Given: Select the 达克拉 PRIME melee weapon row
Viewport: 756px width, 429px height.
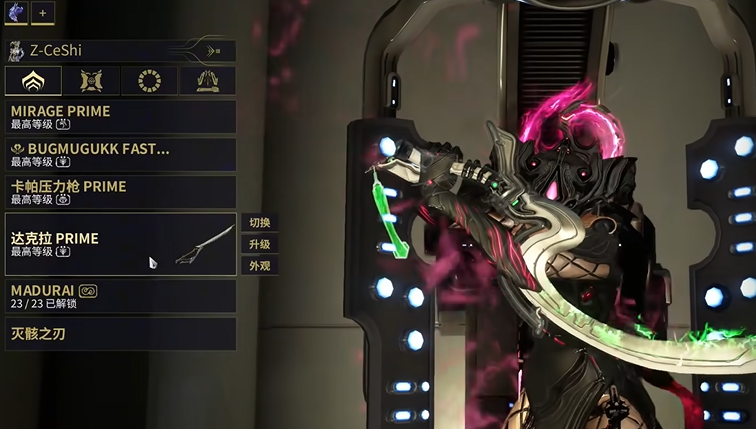Looking at the screenshot, I should (x=120, y=244).
